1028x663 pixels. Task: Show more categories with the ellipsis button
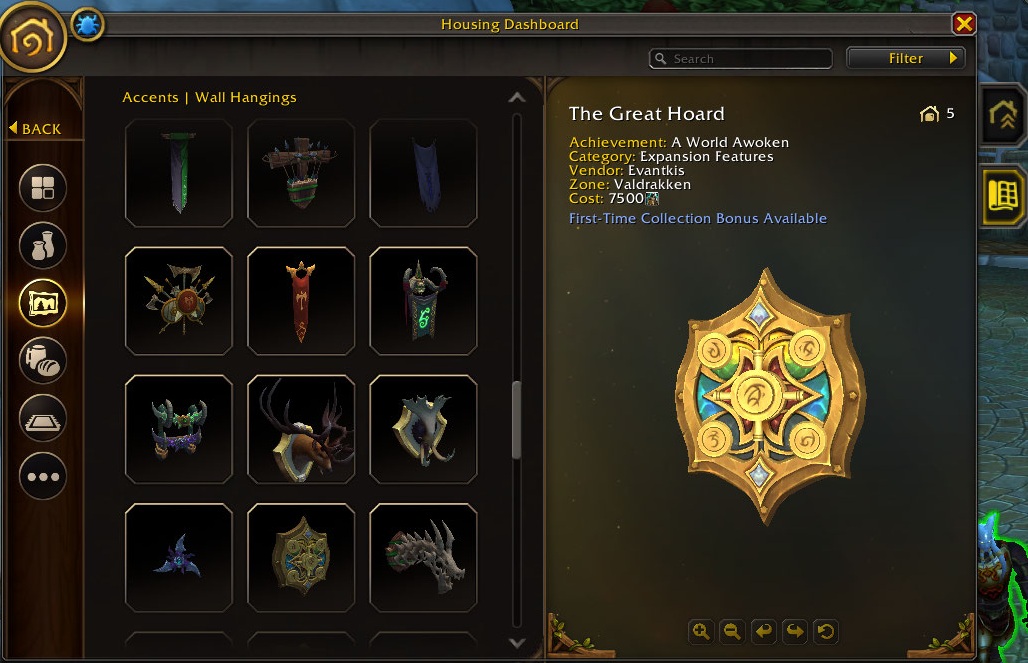coord(43,476)
